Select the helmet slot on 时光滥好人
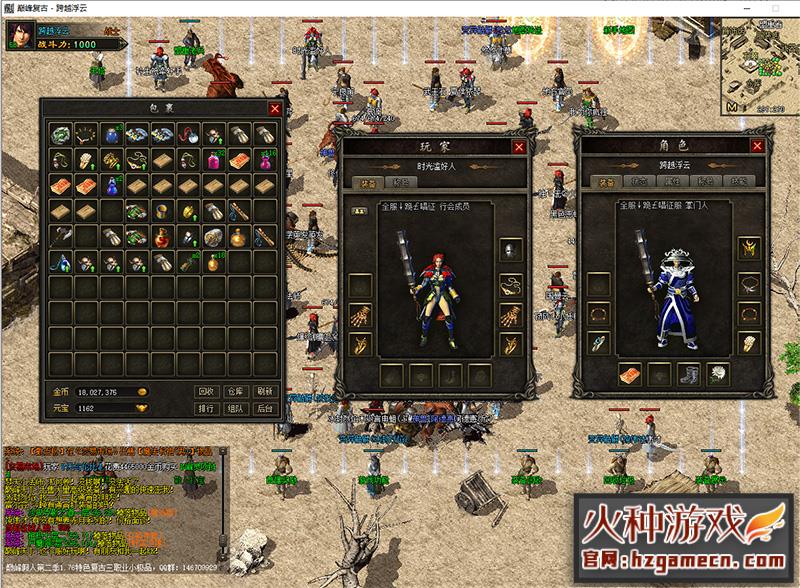Image resolution: width=800 pixels, height=588 pixels. 510,249
